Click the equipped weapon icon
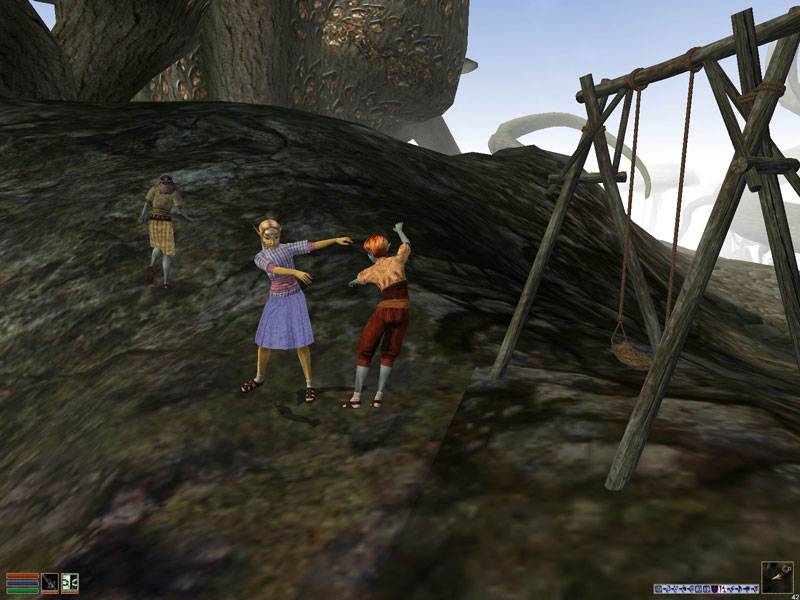This screenshot has height=600, width=800. 49,582
